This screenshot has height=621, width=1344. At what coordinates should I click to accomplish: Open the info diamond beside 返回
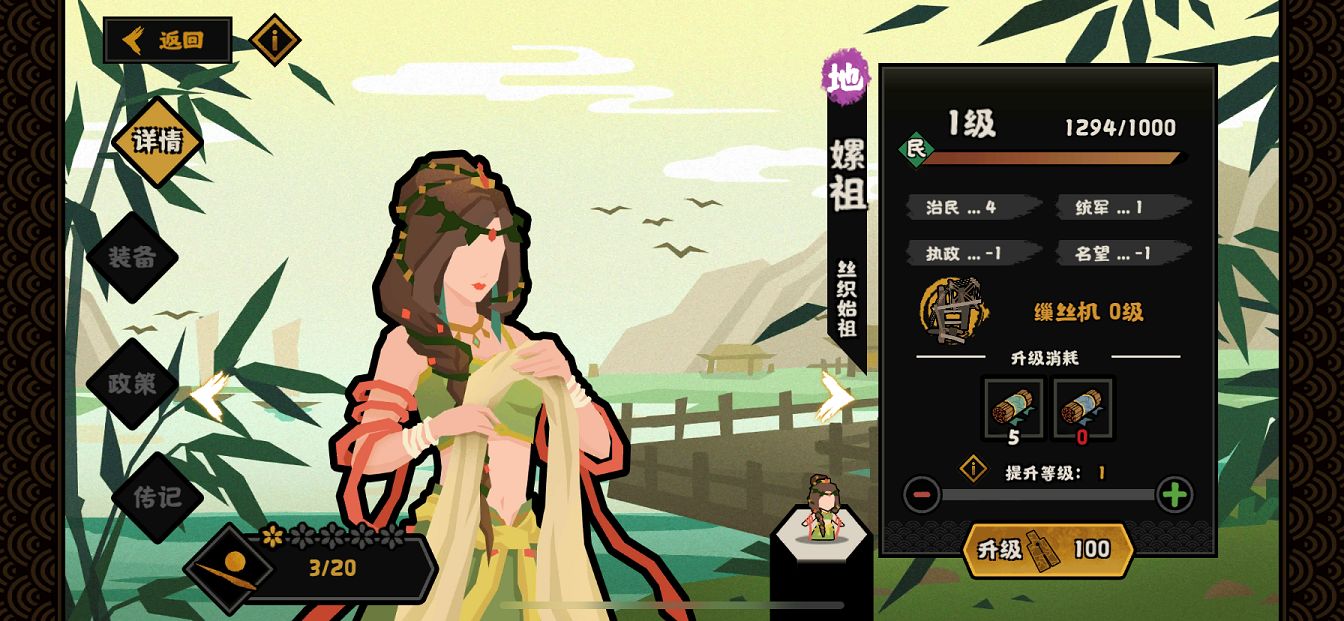275,40
